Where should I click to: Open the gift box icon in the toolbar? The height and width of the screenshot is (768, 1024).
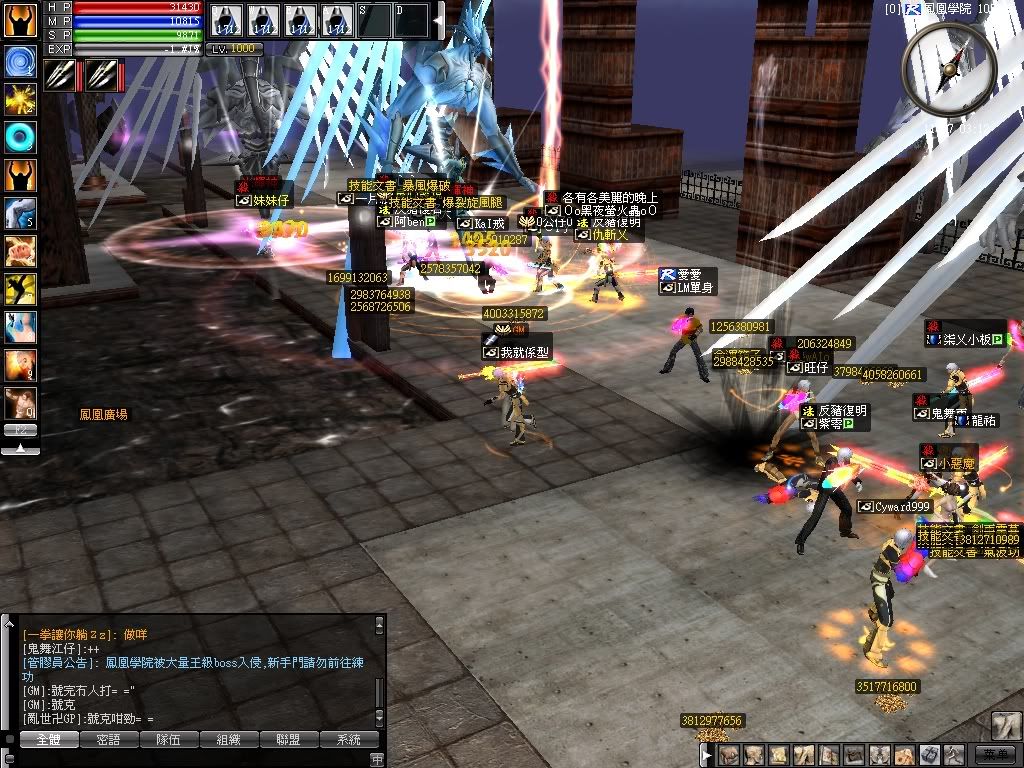pyautogui.click(x=928, y=755)
